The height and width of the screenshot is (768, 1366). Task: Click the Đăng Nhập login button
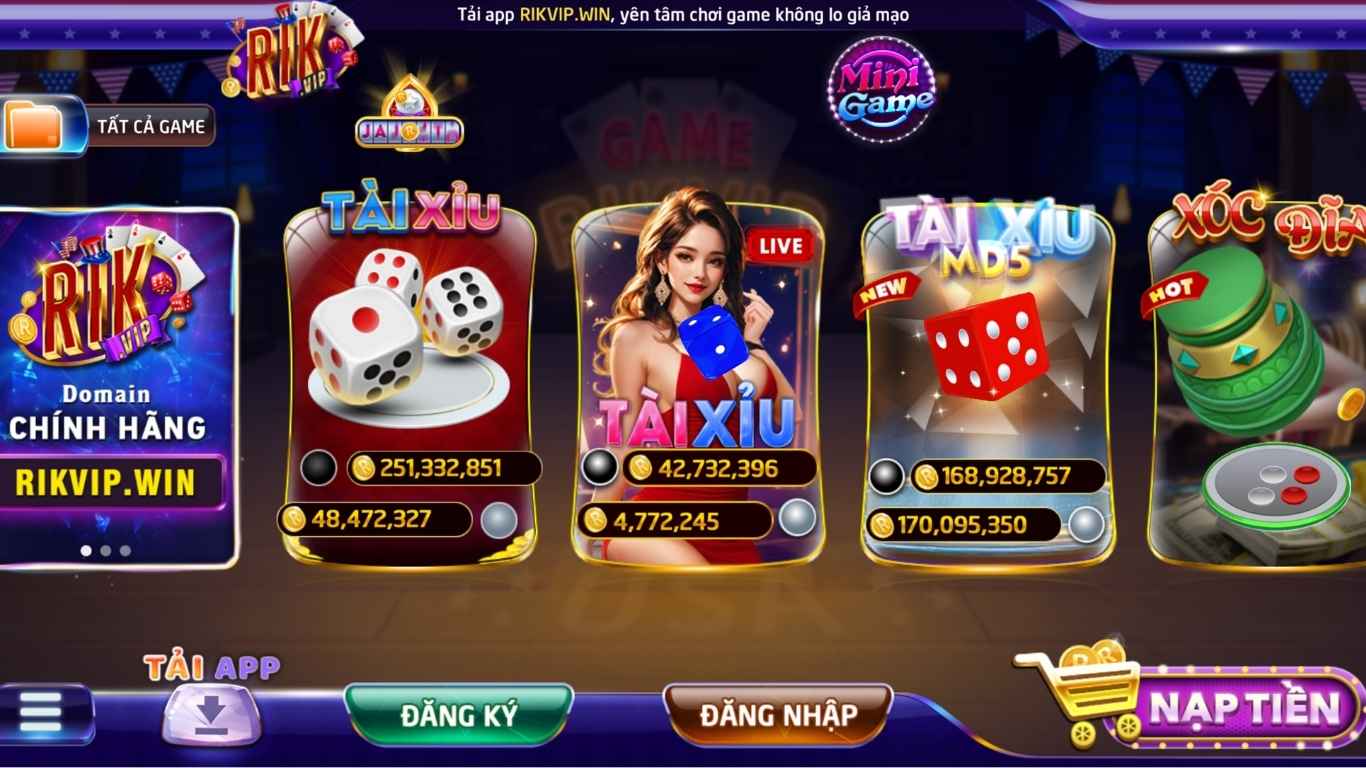778,715
